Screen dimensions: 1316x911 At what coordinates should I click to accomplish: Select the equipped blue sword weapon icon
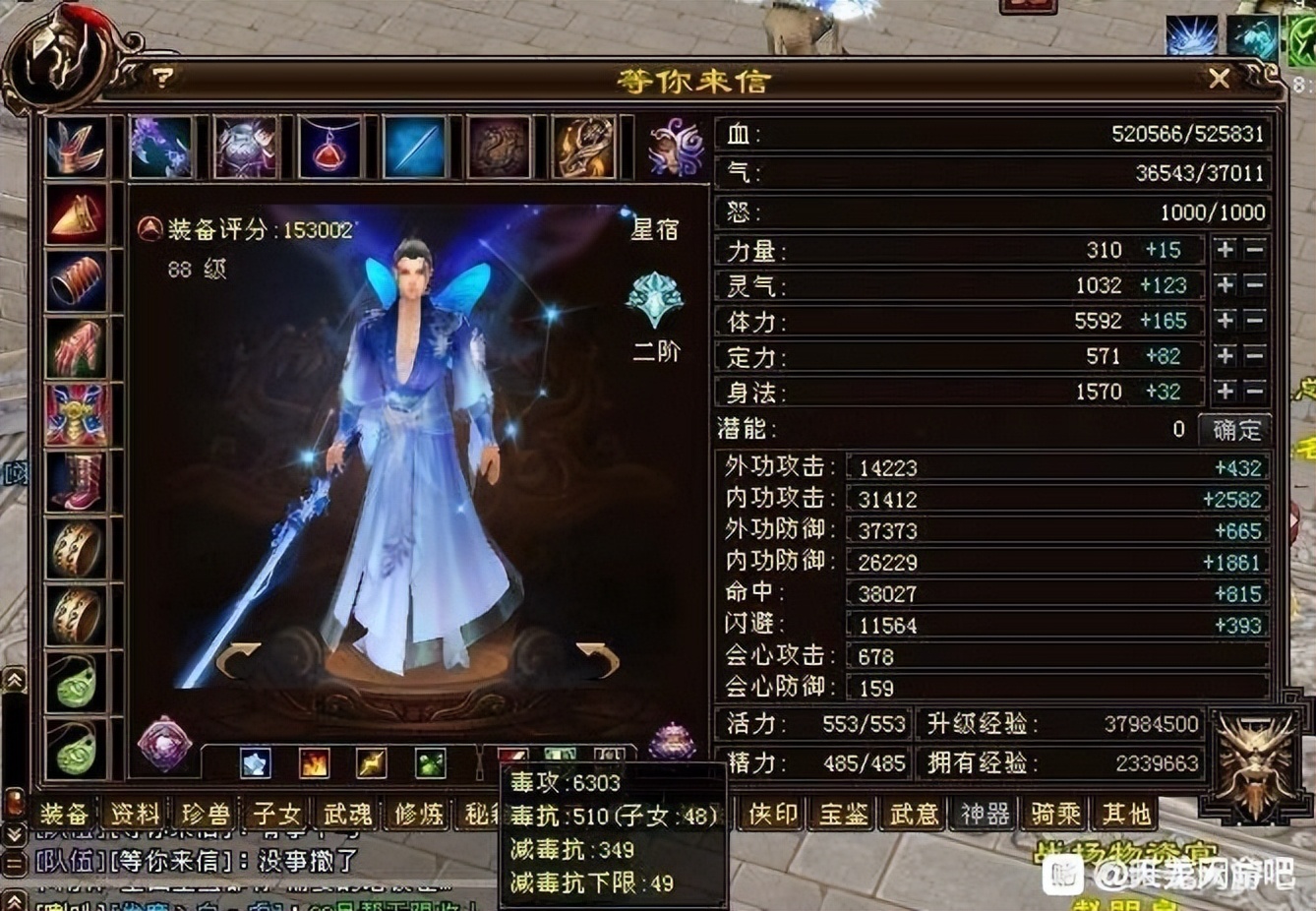(413, 146)
